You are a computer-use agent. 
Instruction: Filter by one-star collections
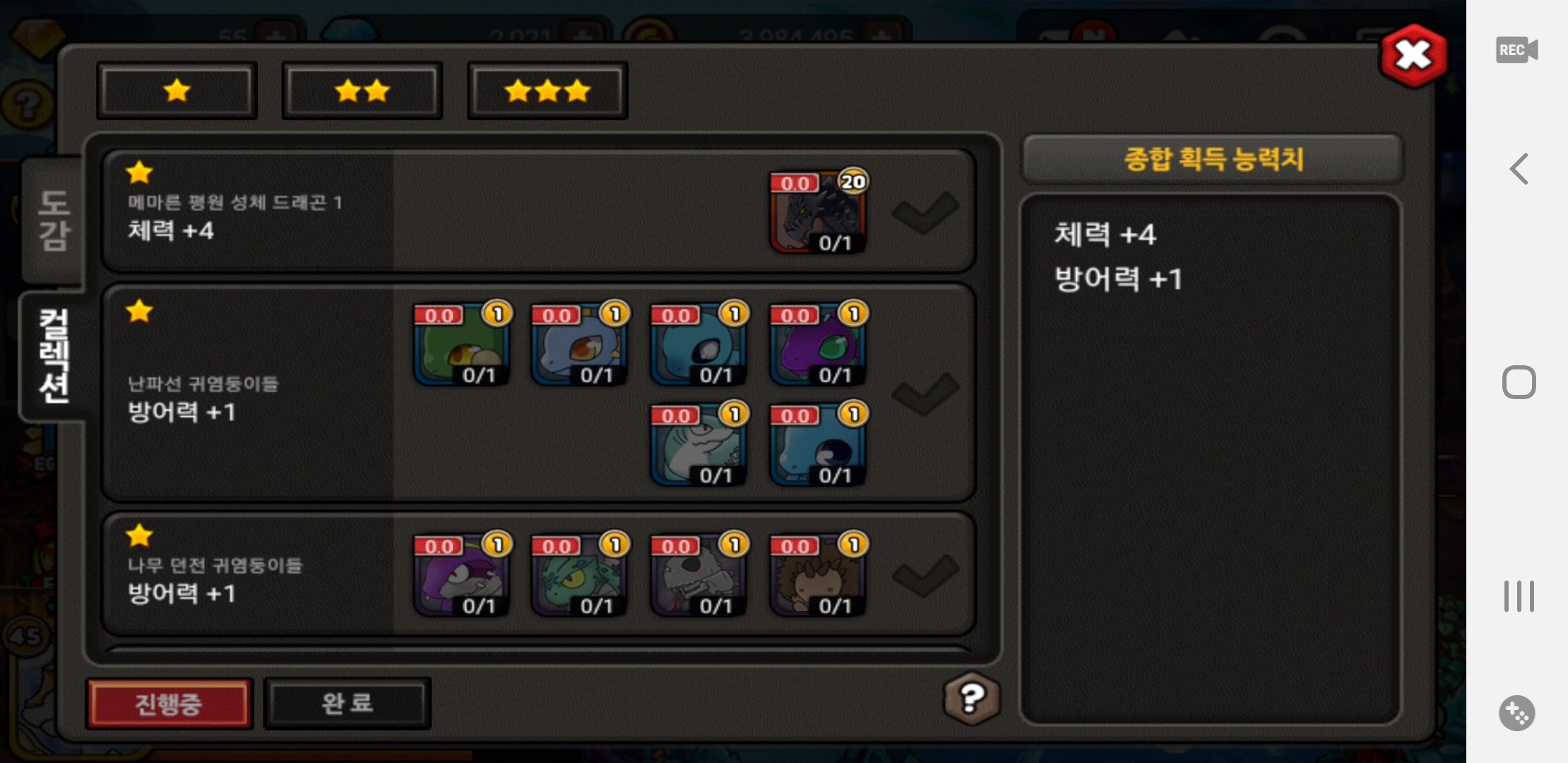177,90
